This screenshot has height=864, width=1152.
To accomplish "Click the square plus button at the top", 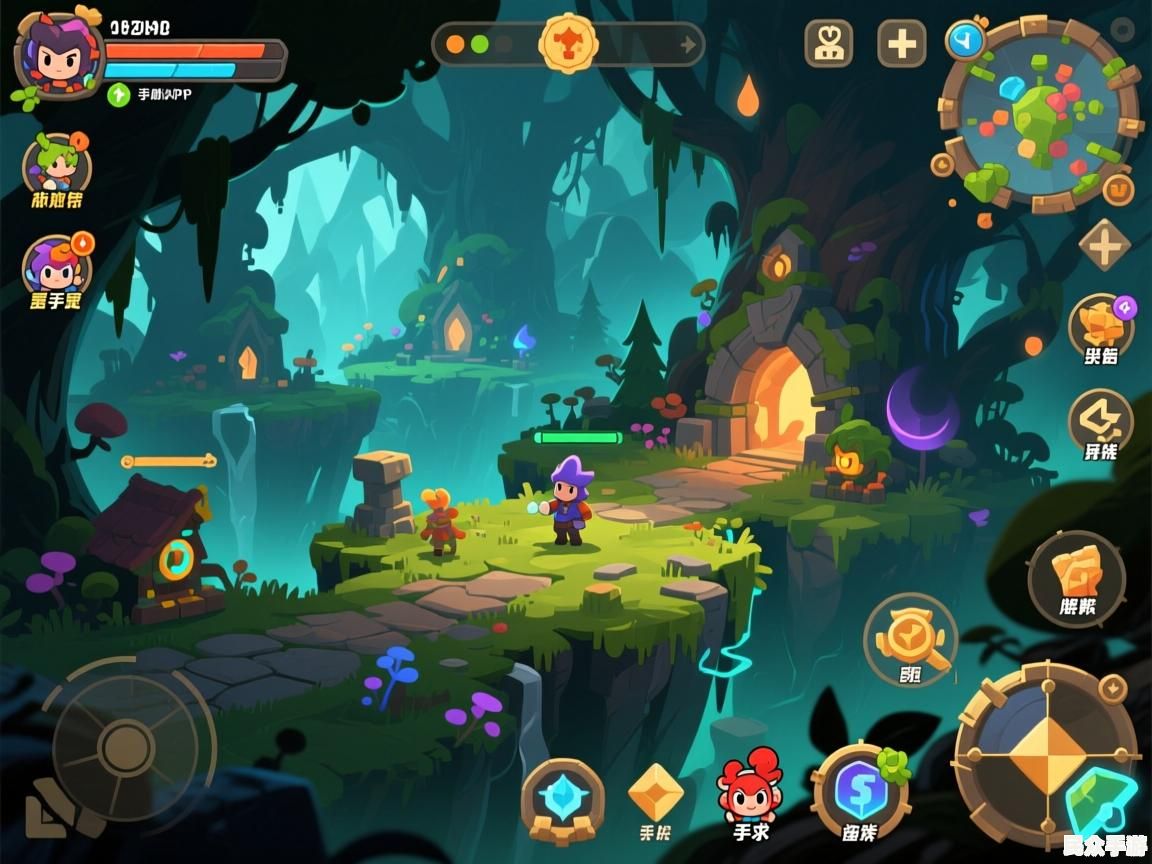I will point(901,44).
